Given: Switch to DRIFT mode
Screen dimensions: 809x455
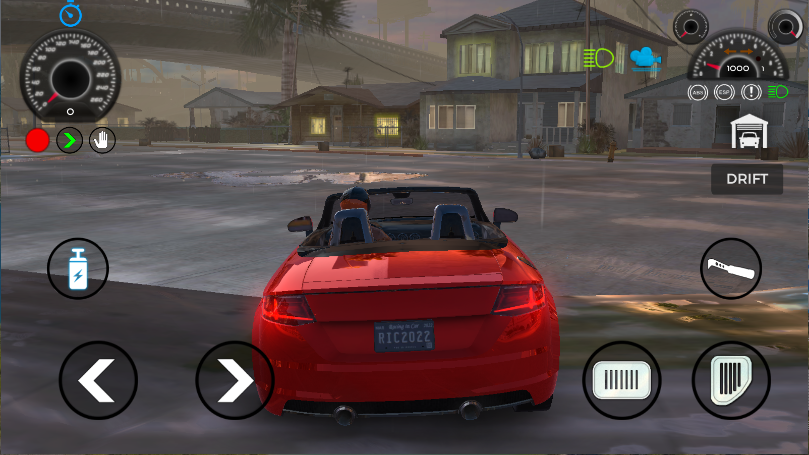Looking at the screenshot, I should click(746, 179).
